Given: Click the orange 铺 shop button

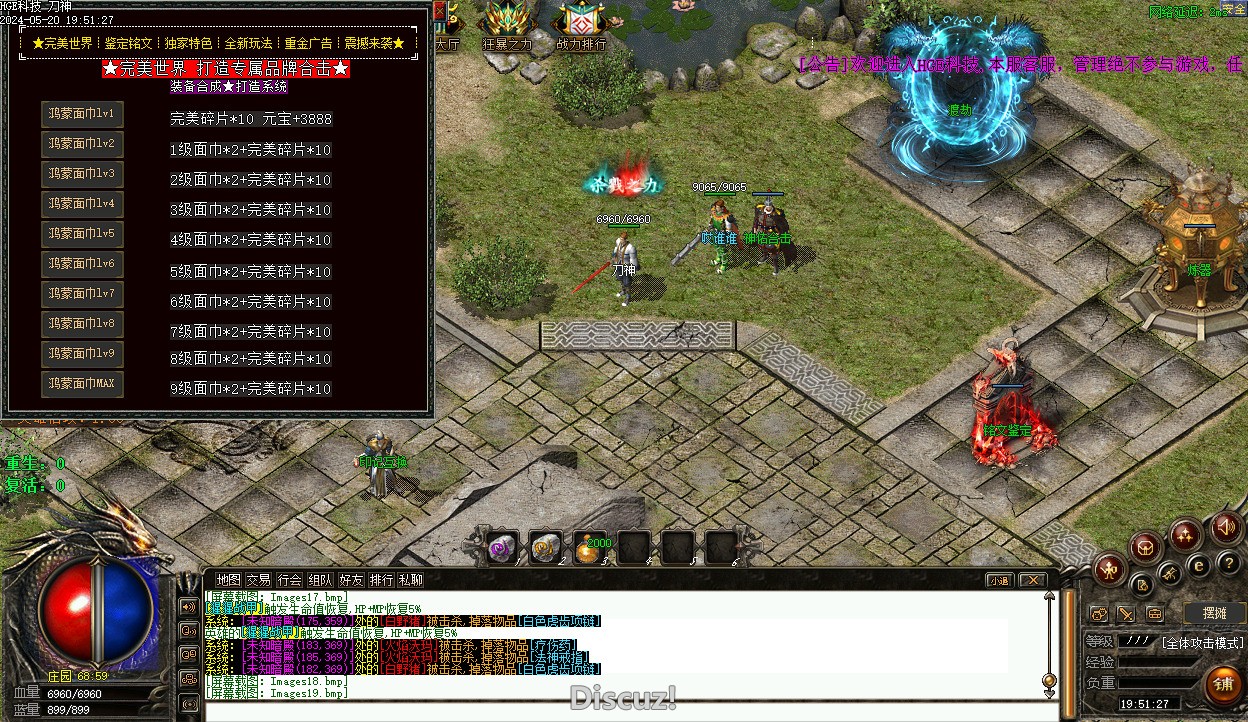Looking at the screenshot, I should click(1222, 684).
